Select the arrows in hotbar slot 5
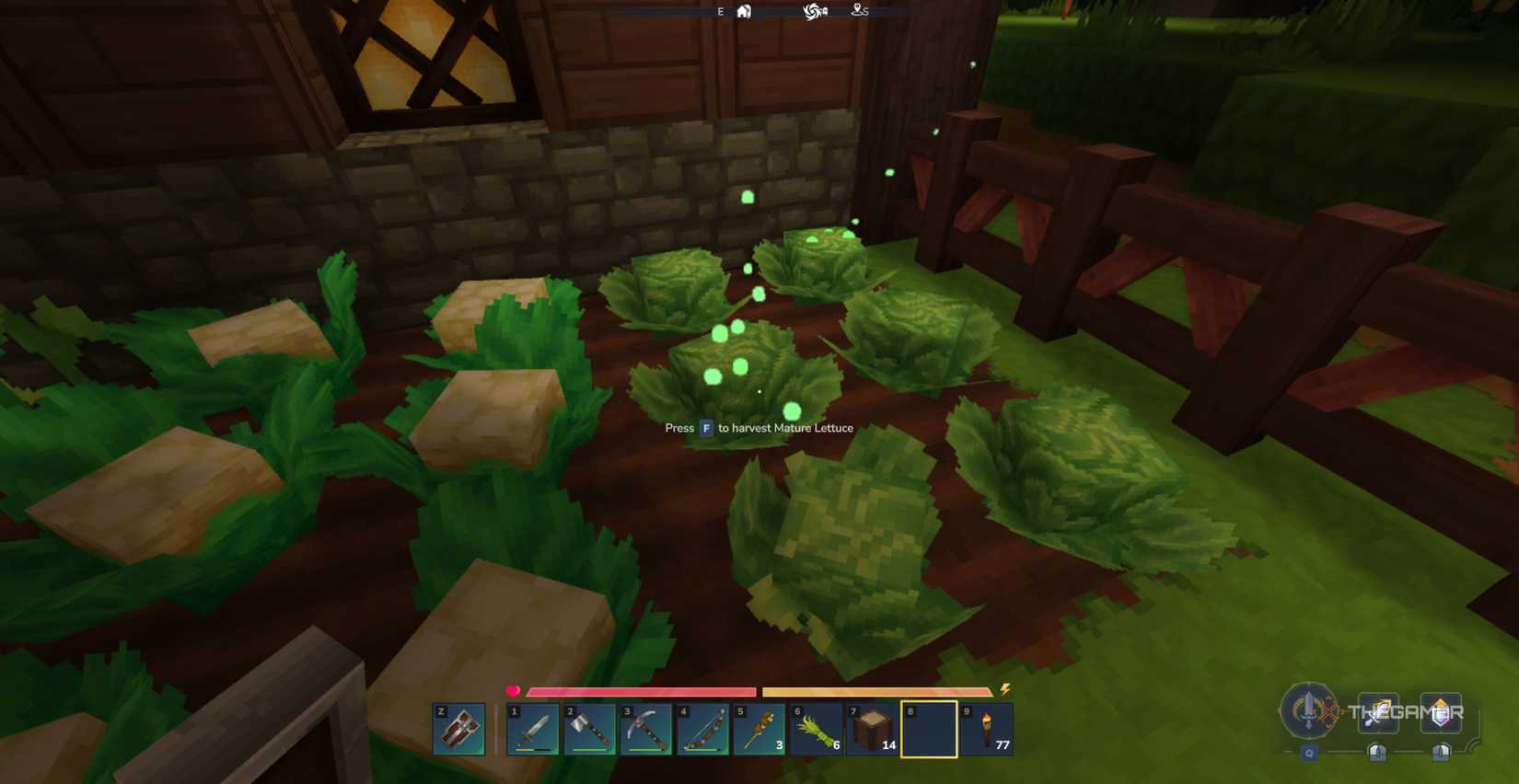Viewport: 1519px width, 784px height. click(x=760, y=730)
